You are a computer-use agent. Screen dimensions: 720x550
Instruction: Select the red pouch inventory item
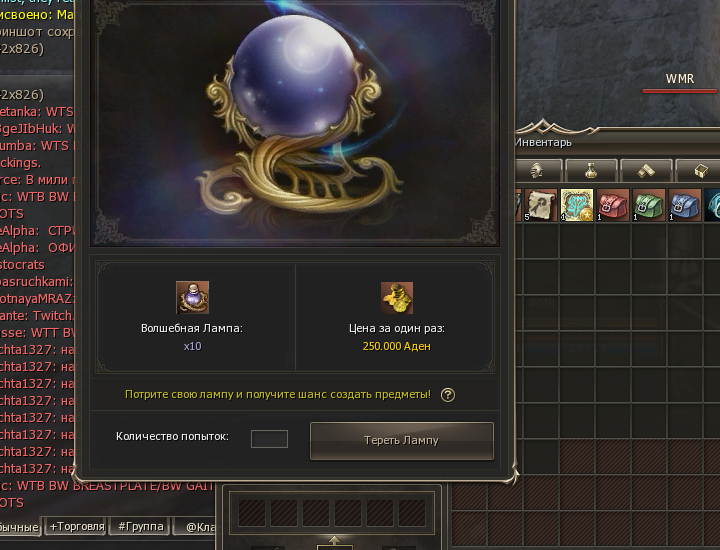pyautogui.click(x=613, y=204)
